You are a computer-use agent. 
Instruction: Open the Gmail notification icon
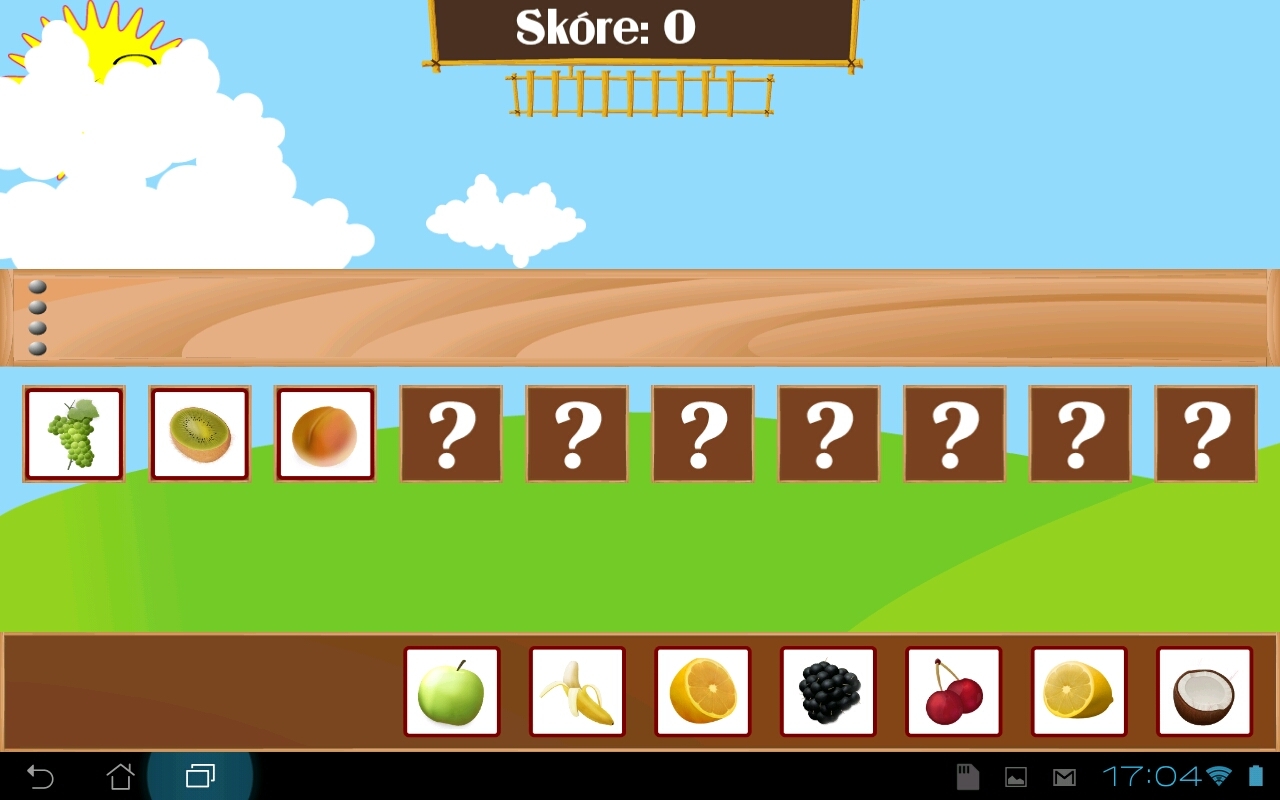pos(1062,775)
